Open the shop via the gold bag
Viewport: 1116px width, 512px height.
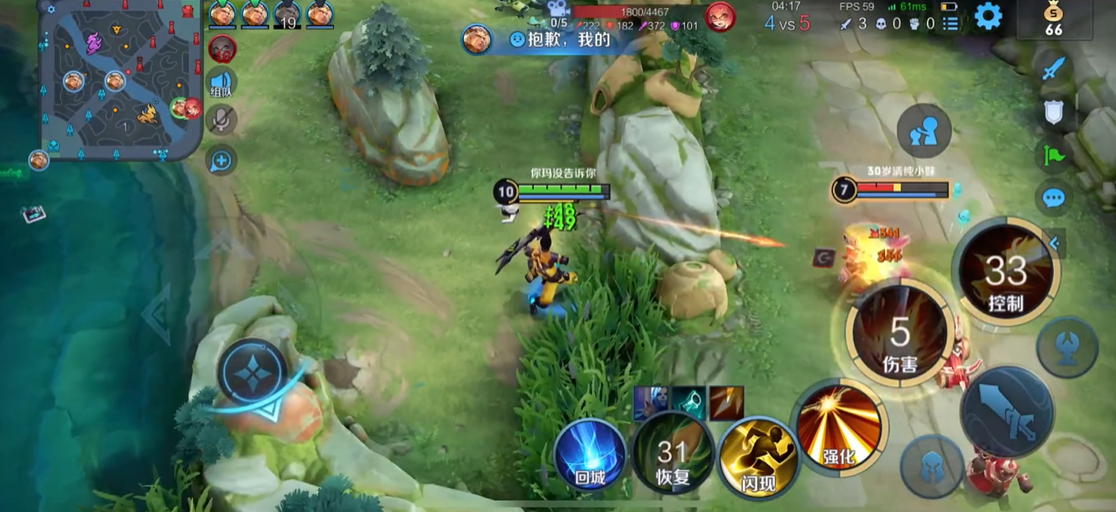click(1053, 19)
